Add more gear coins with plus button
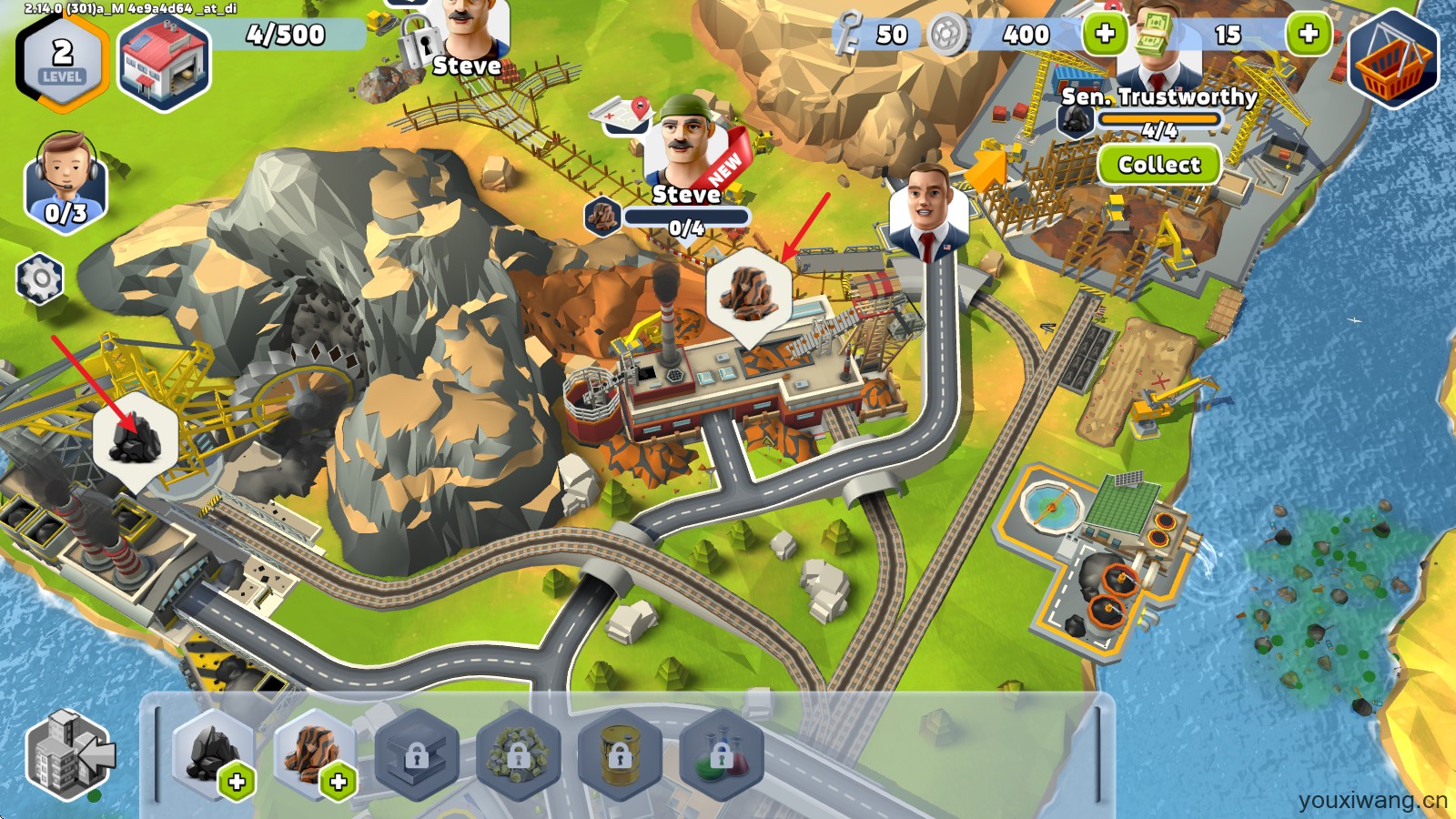Viewport: 1456px width, 819px height. pyautogui.click(x=1105, y=35)
